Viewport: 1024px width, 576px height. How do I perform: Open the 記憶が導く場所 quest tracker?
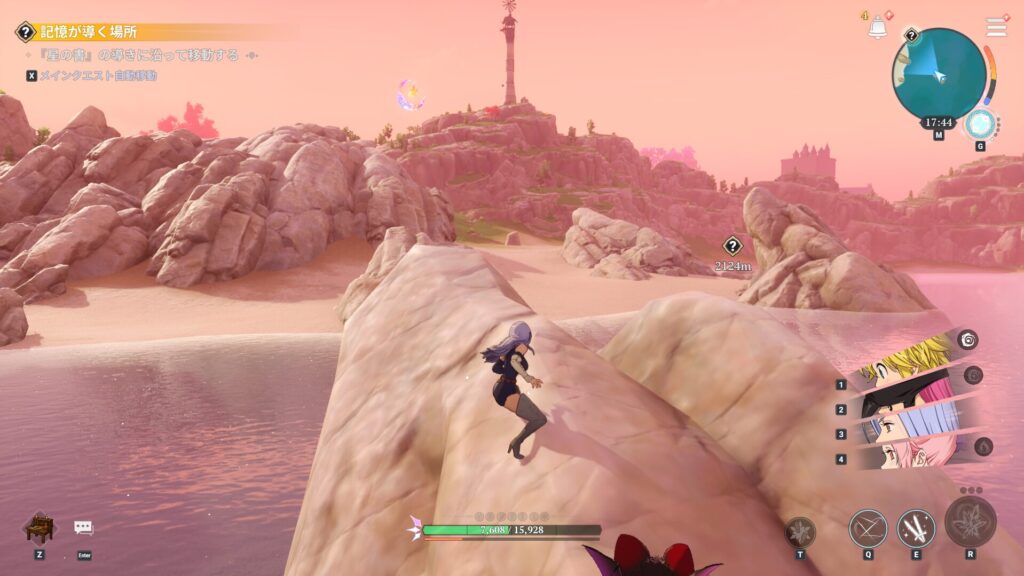click(x=88, y=32)
